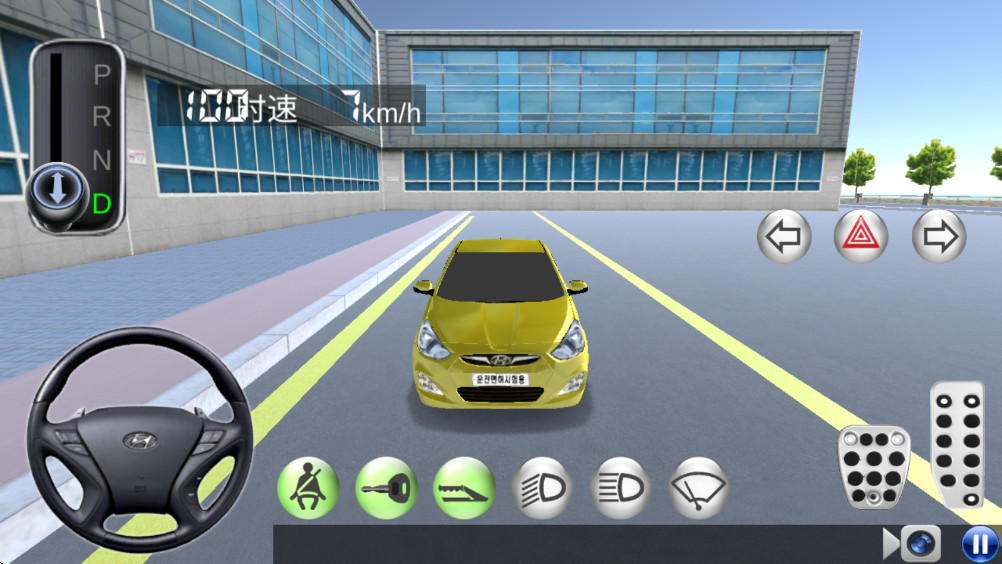Turn on the left turn signal

tap(784, 237)
